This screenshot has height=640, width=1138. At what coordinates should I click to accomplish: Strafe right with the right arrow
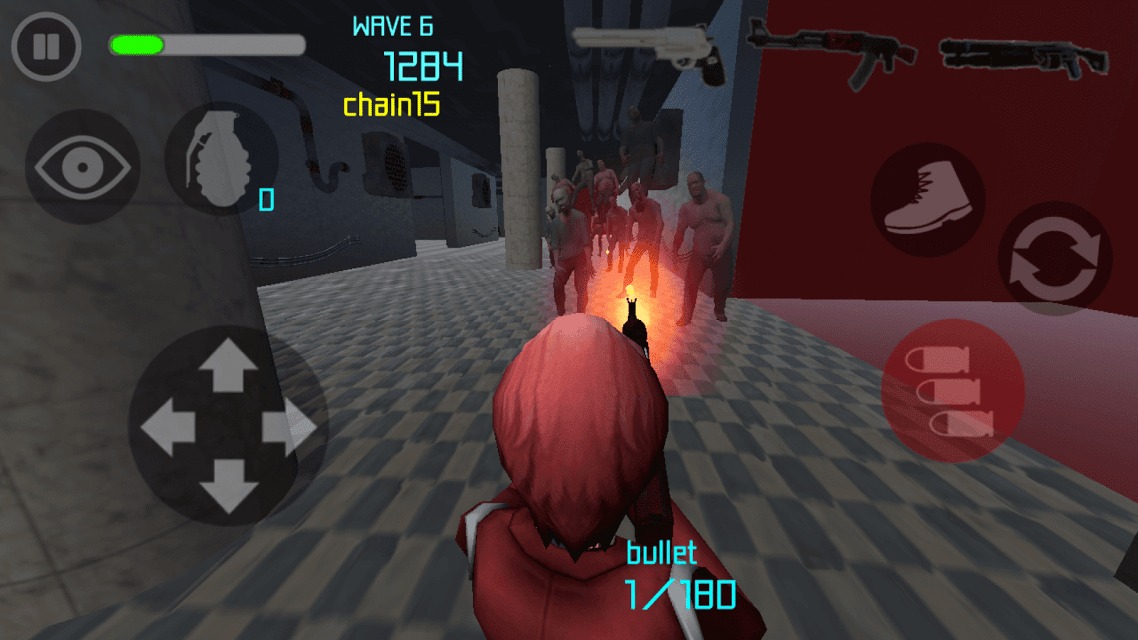point(289,428)
